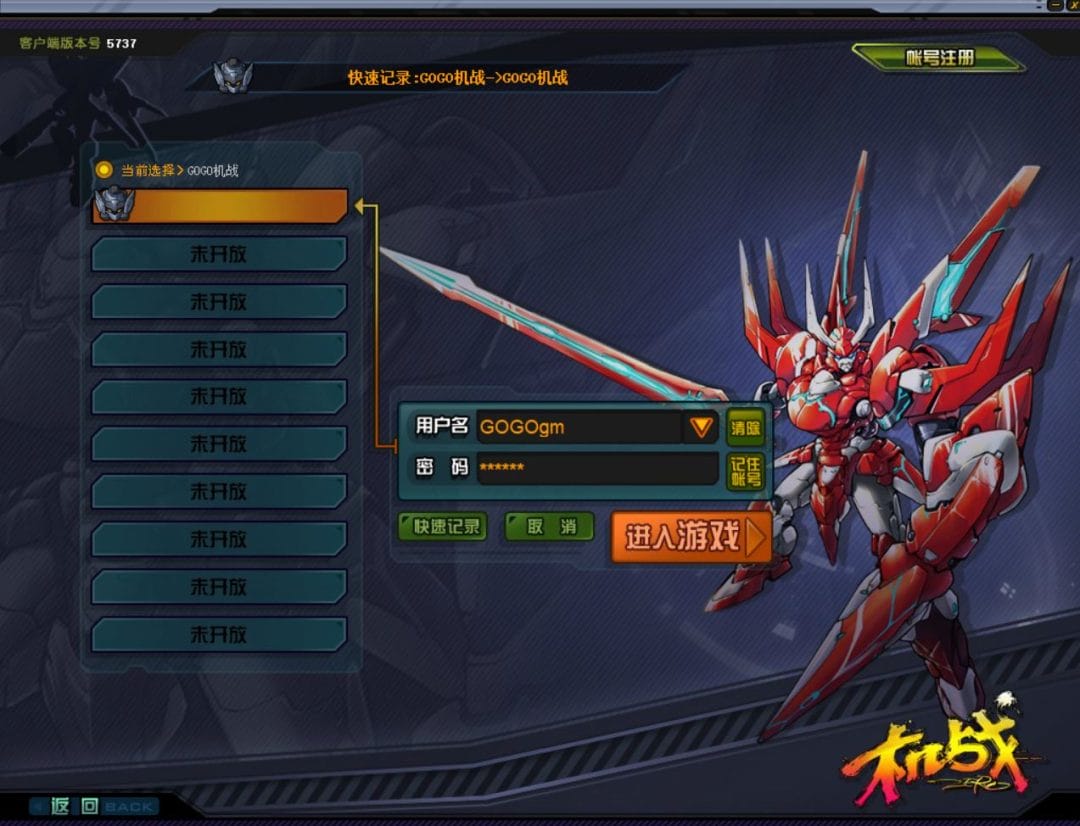Open the 帐号注册 account registration page

point(938,58)
